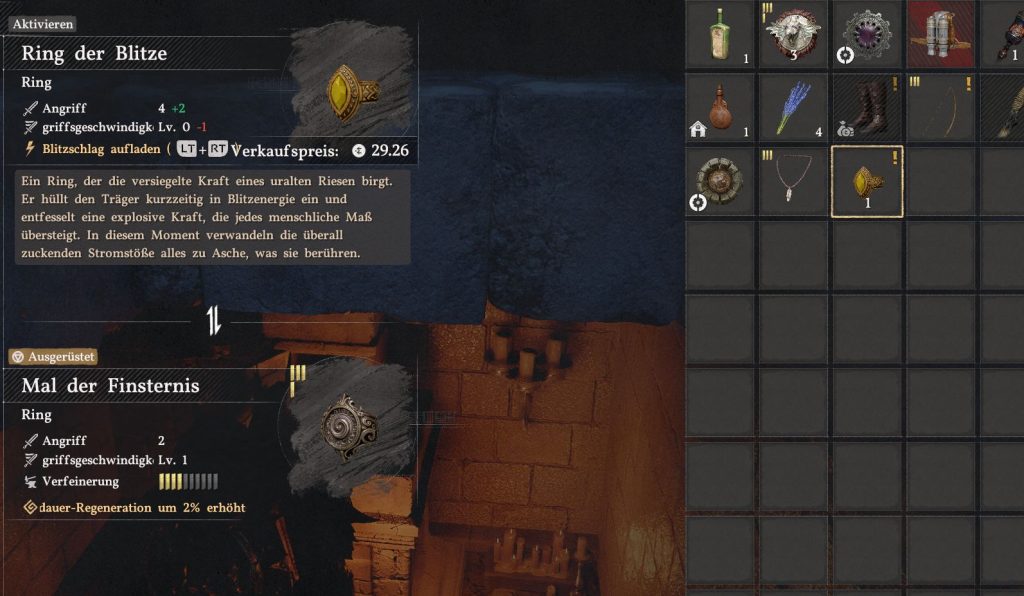The height and width of the screenshot is (596, 1024).
Task: Click the swap arrows between the two rings
Action: pos(214,321)
